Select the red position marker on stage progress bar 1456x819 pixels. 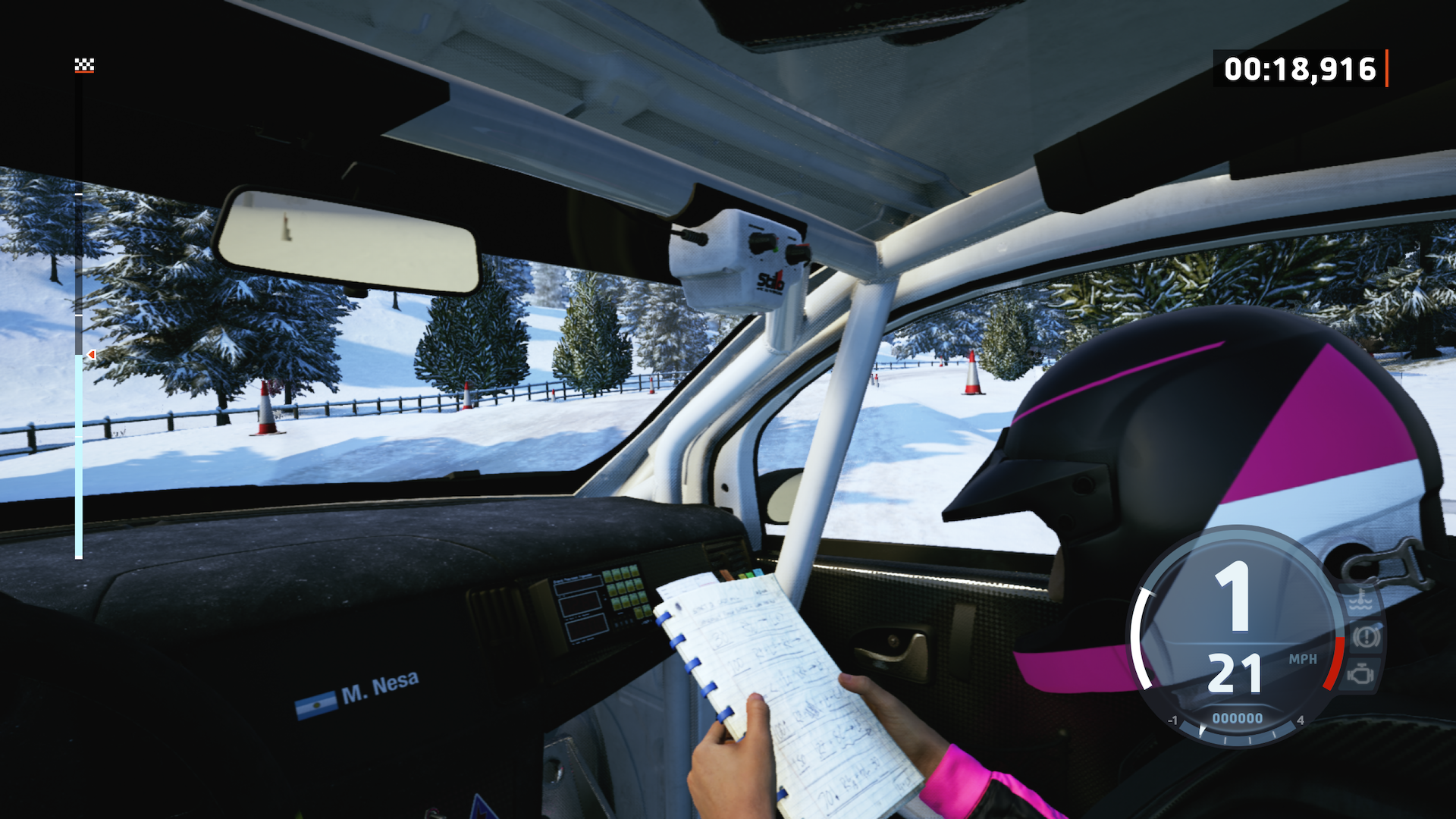coord(91,354)
